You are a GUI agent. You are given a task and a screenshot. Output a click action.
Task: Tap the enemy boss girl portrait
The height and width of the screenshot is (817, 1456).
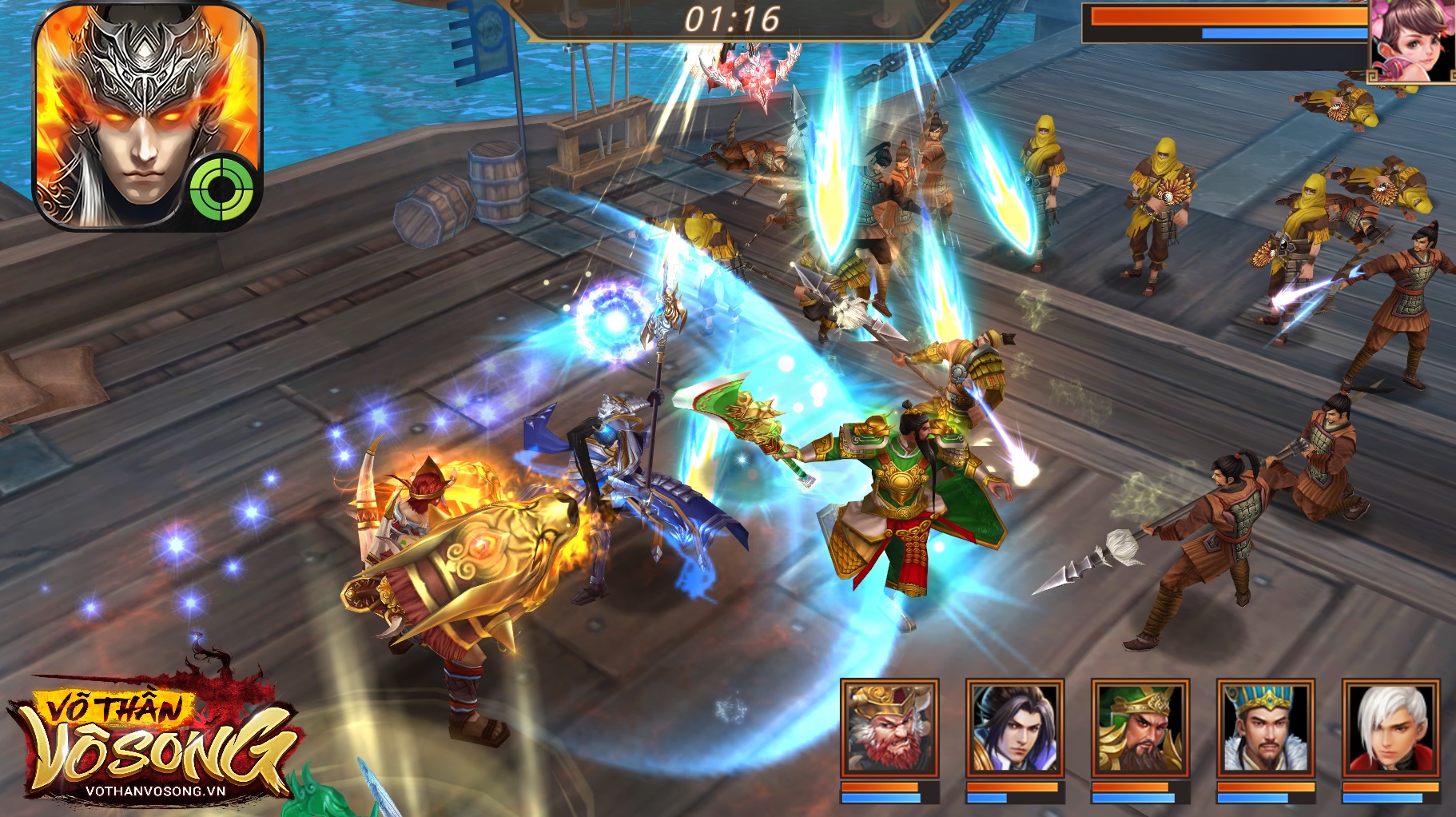click(x=1412, y=40)
